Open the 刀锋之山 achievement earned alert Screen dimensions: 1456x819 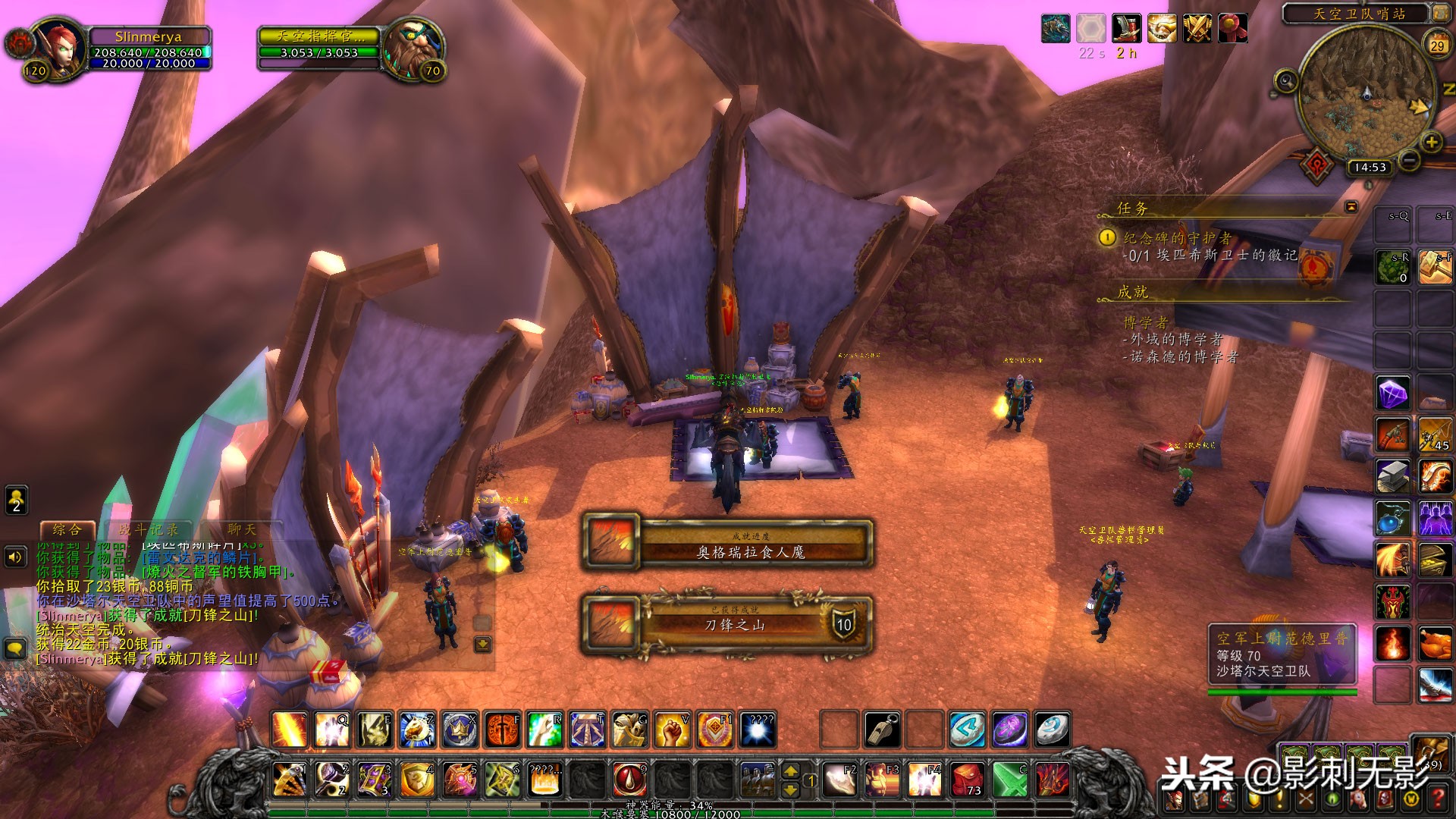(728, 624)
